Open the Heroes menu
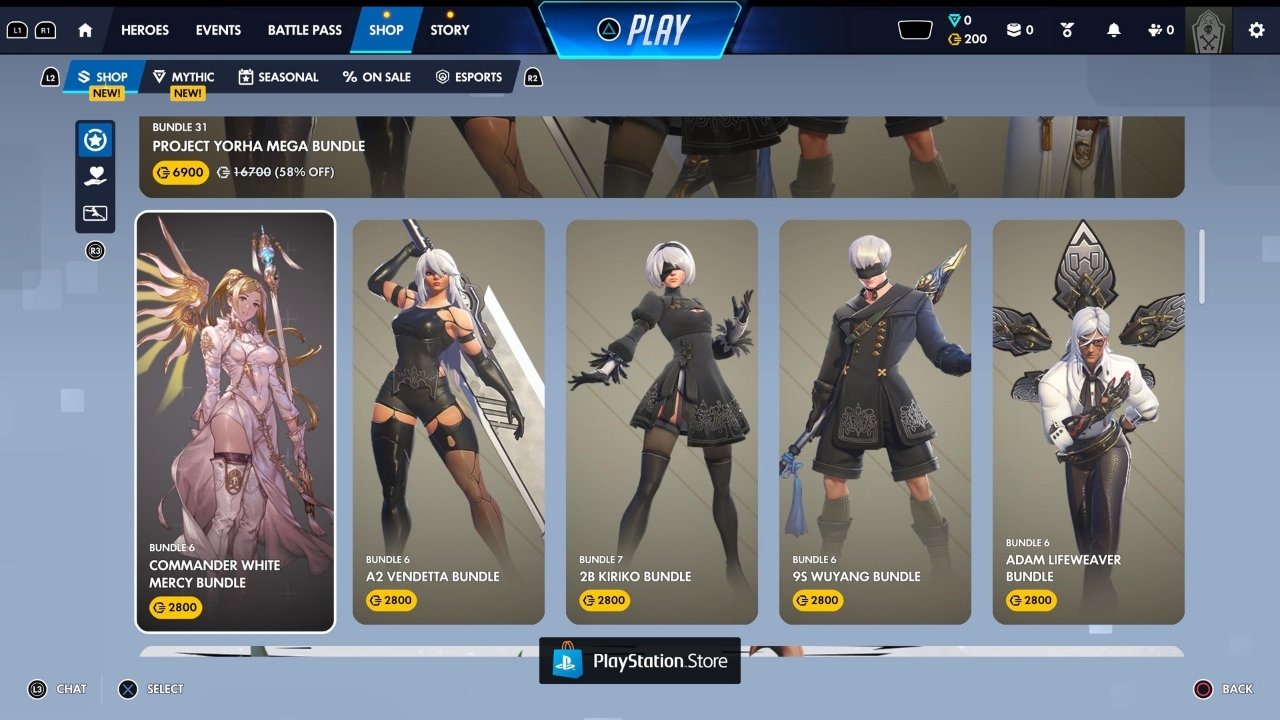 [145, 30]
